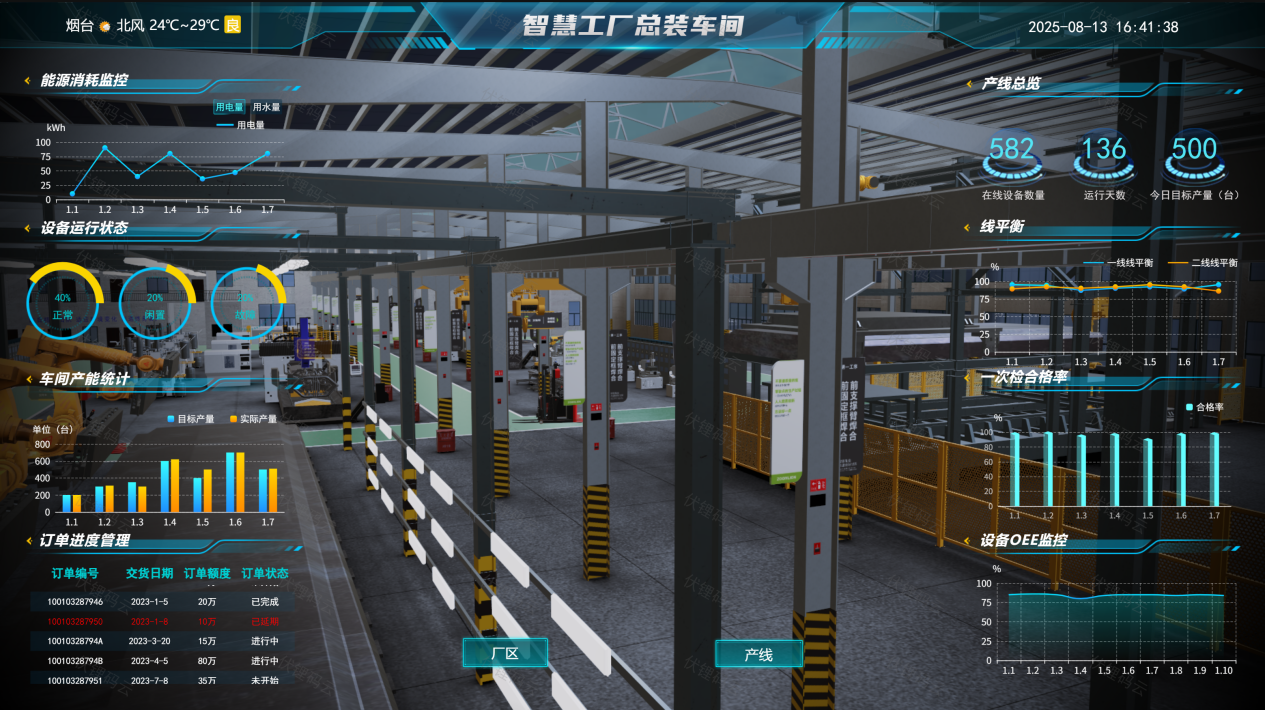Hide the 二线线平衡 series in the legend
Image resolution: width=1265 pixels, height=710 pixels.
(1207, 263)
